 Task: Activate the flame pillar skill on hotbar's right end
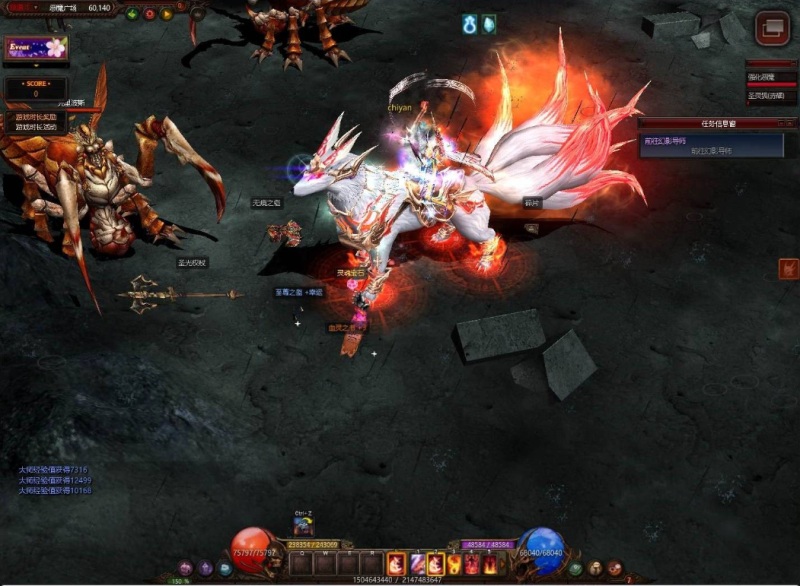pyautogui.click(x=491, y=564)
